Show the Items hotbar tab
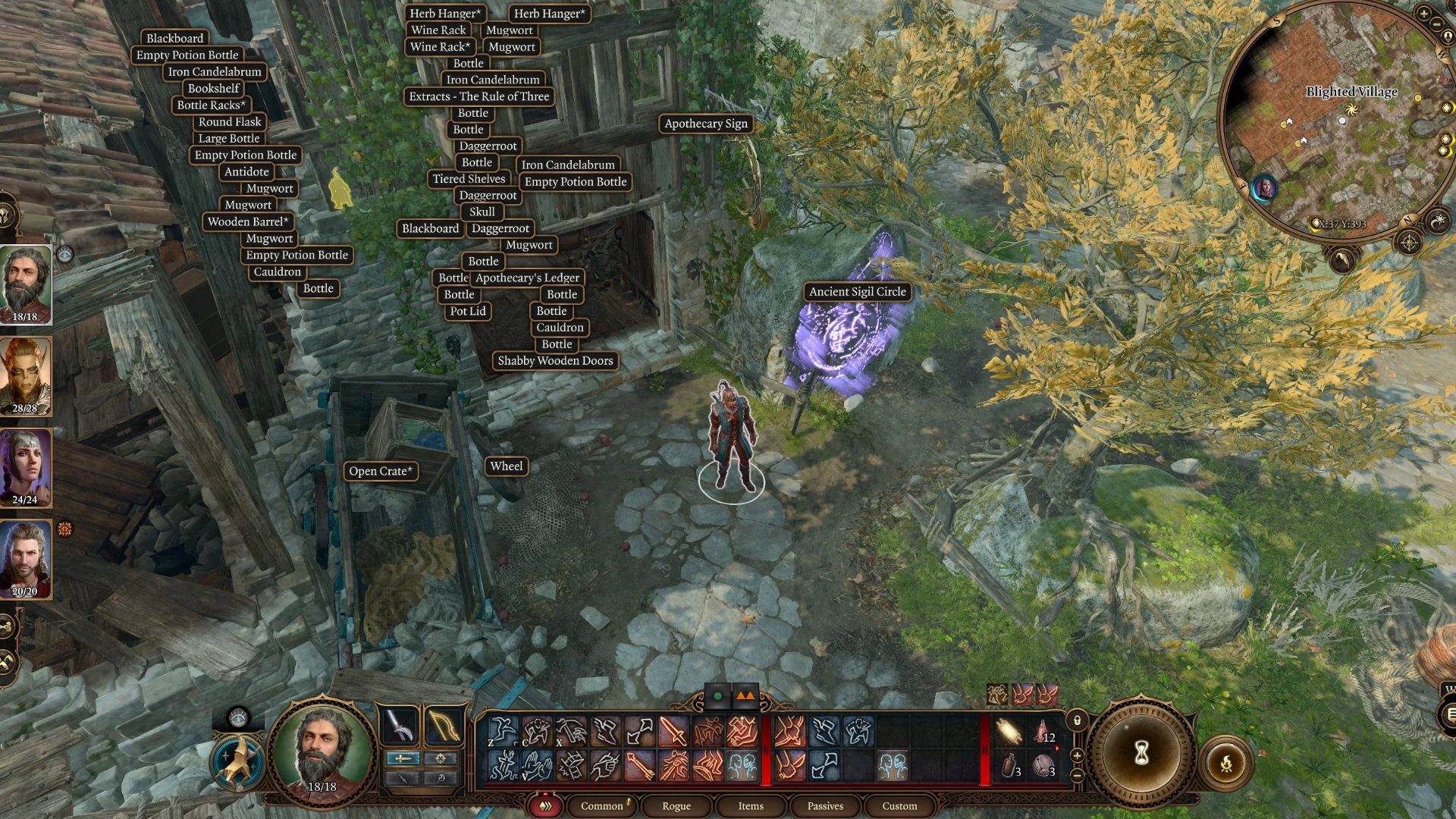 (x=751, y=805)
